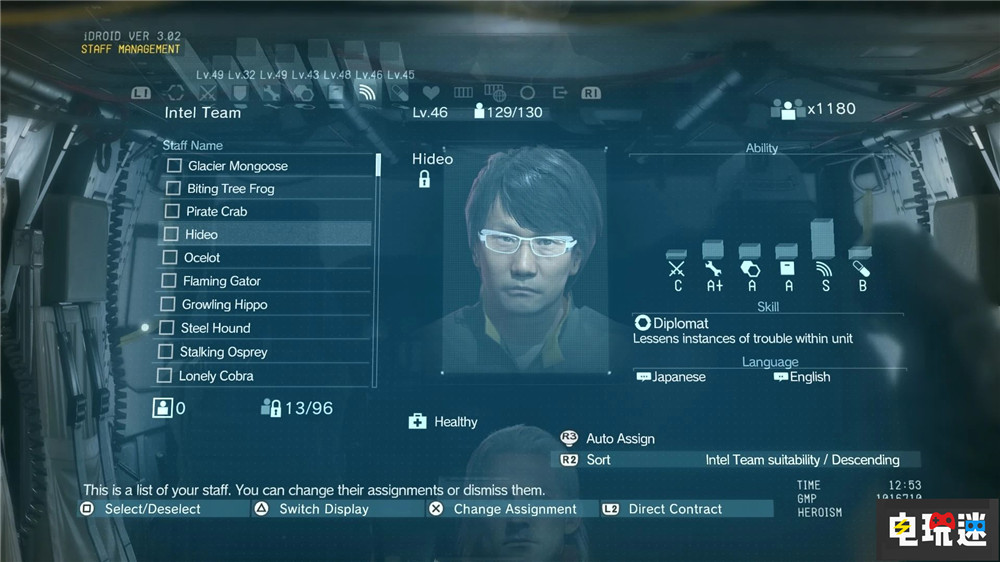Screen dimensions: 1000x562
Task: Click the staff list scrollbar
Action: 377,165
